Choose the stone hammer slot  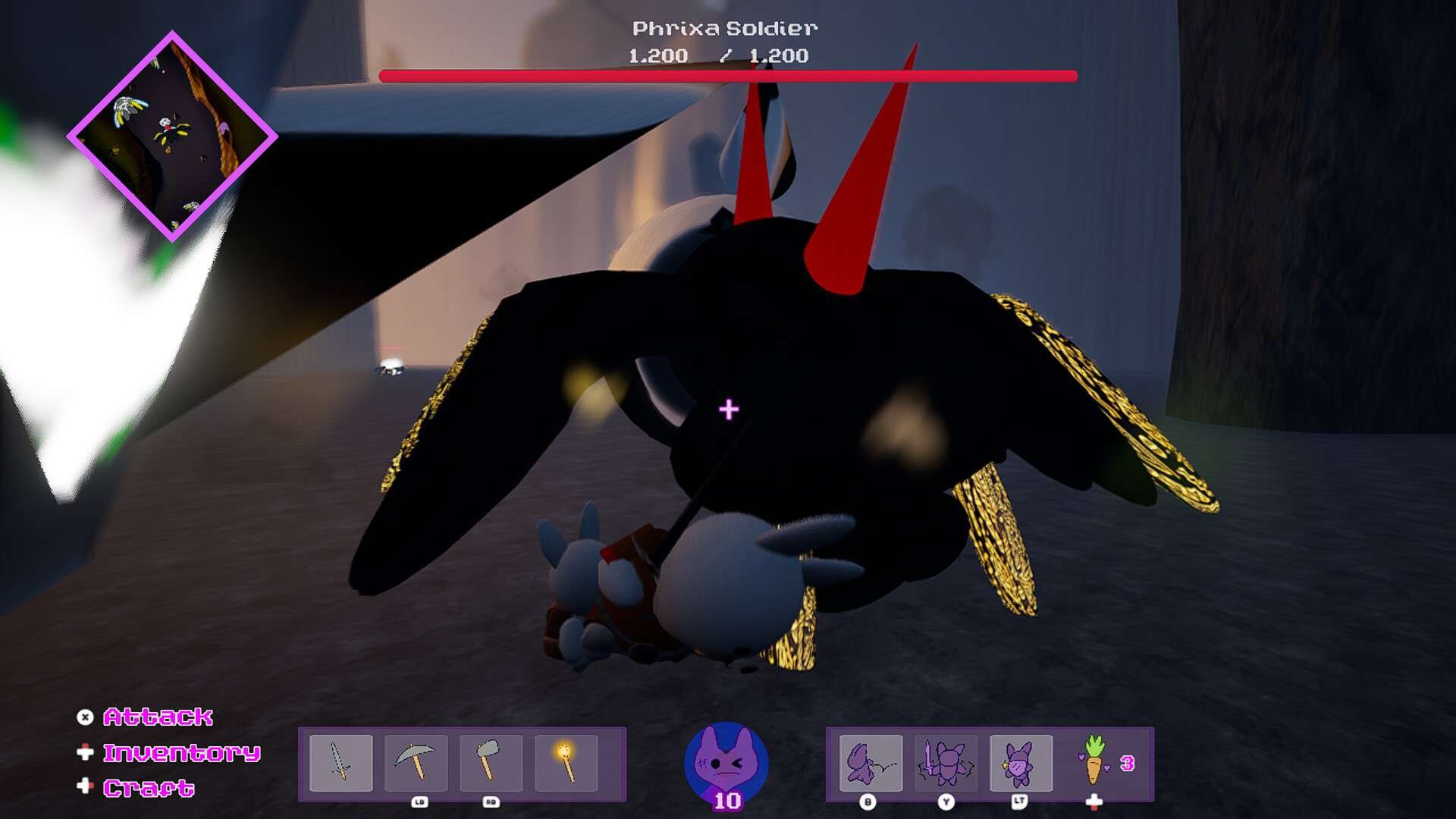pyautogui.click(x=491, y=762)
